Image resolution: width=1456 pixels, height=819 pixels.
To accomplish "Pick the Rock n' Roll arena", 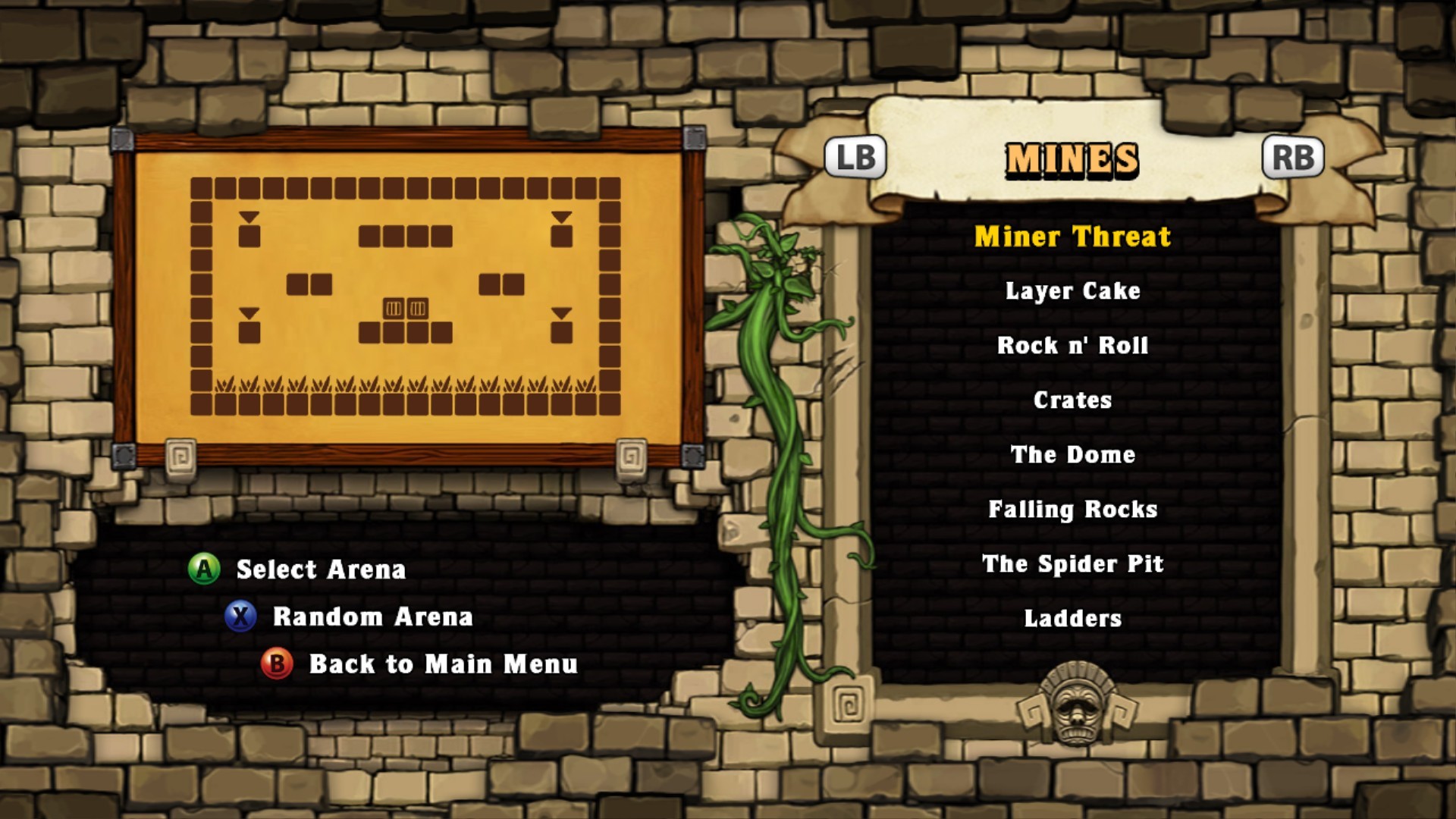I will (1072, 346).
